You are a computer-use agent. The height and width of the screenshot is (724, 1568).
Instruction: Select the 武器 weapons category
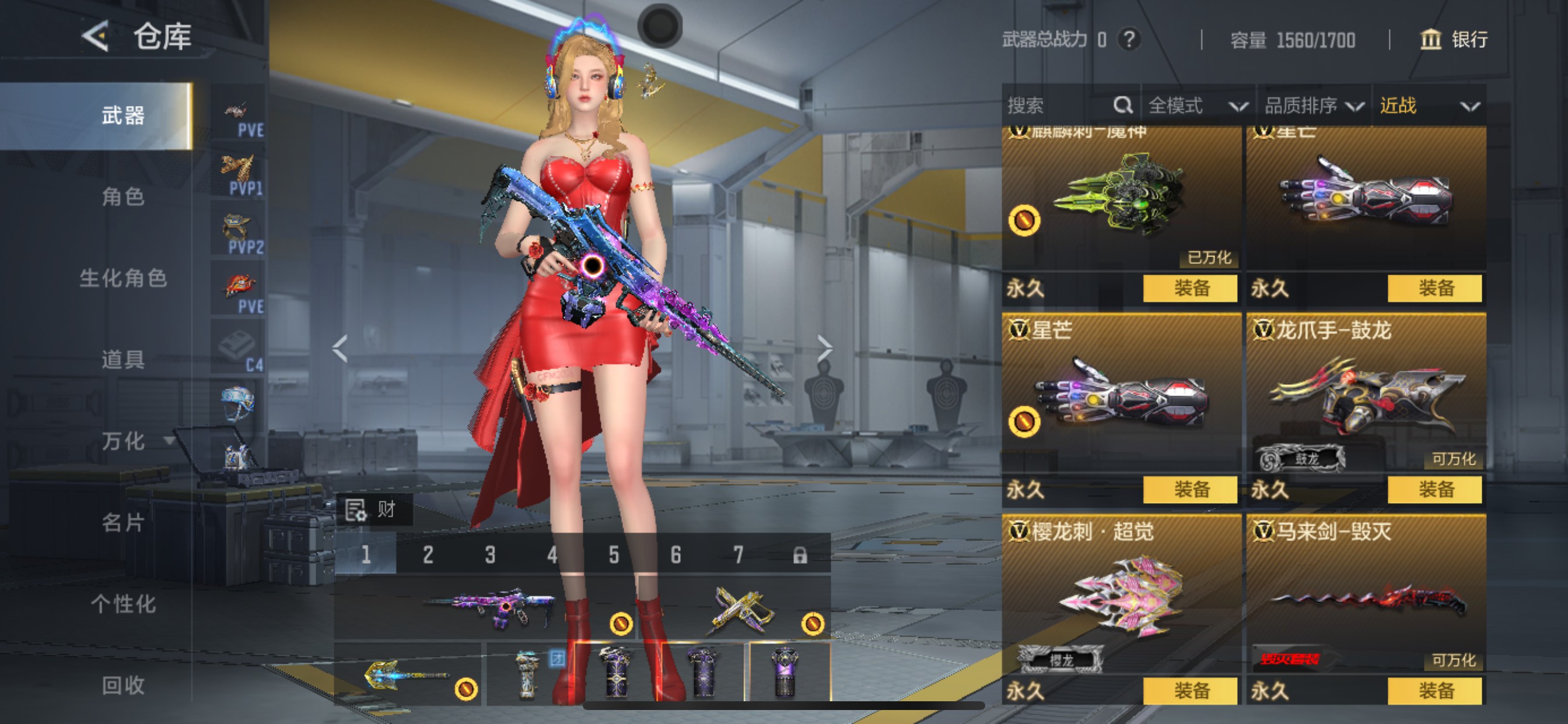pos(123,115)
